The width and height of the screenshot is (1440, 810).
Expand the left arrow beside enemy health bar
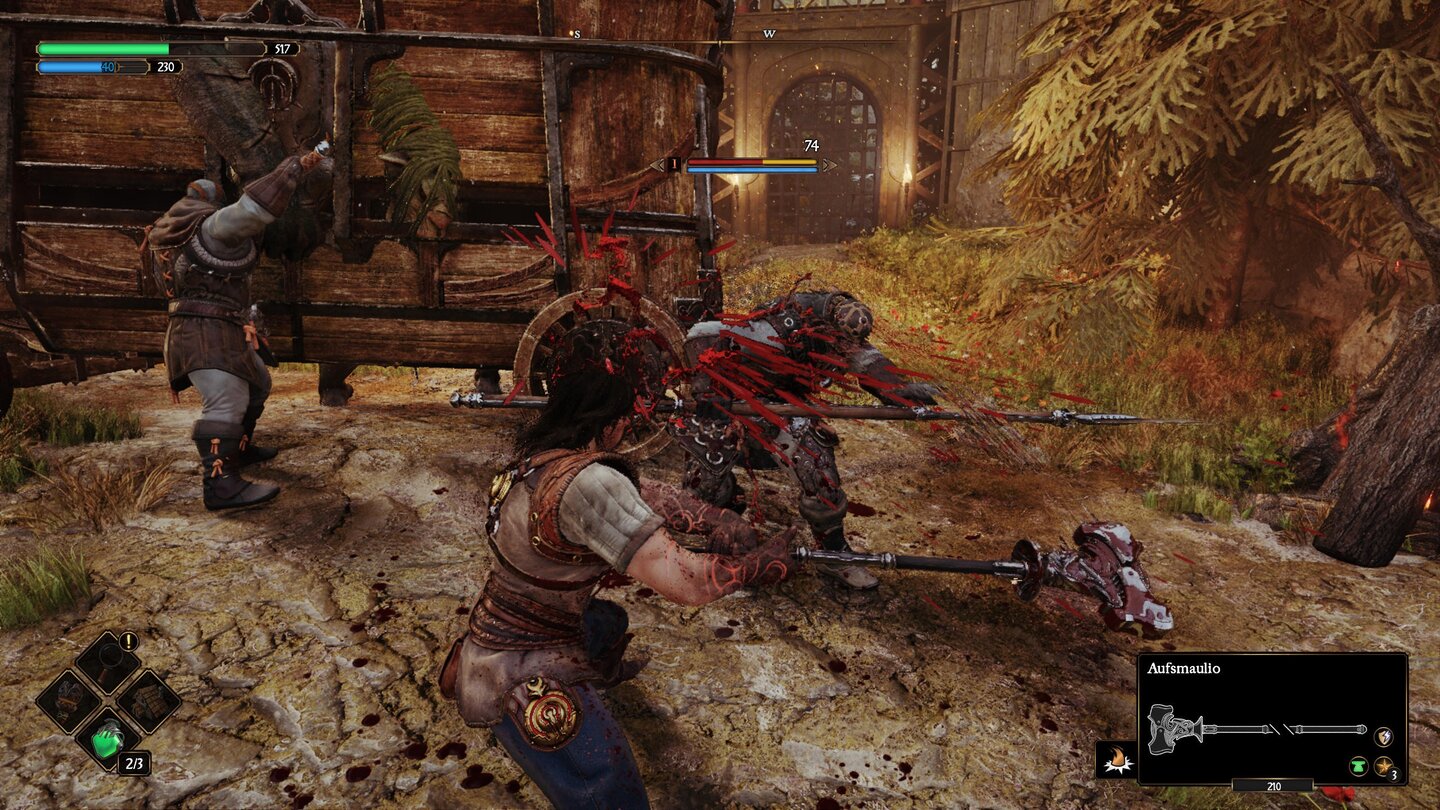coord(655,164)
